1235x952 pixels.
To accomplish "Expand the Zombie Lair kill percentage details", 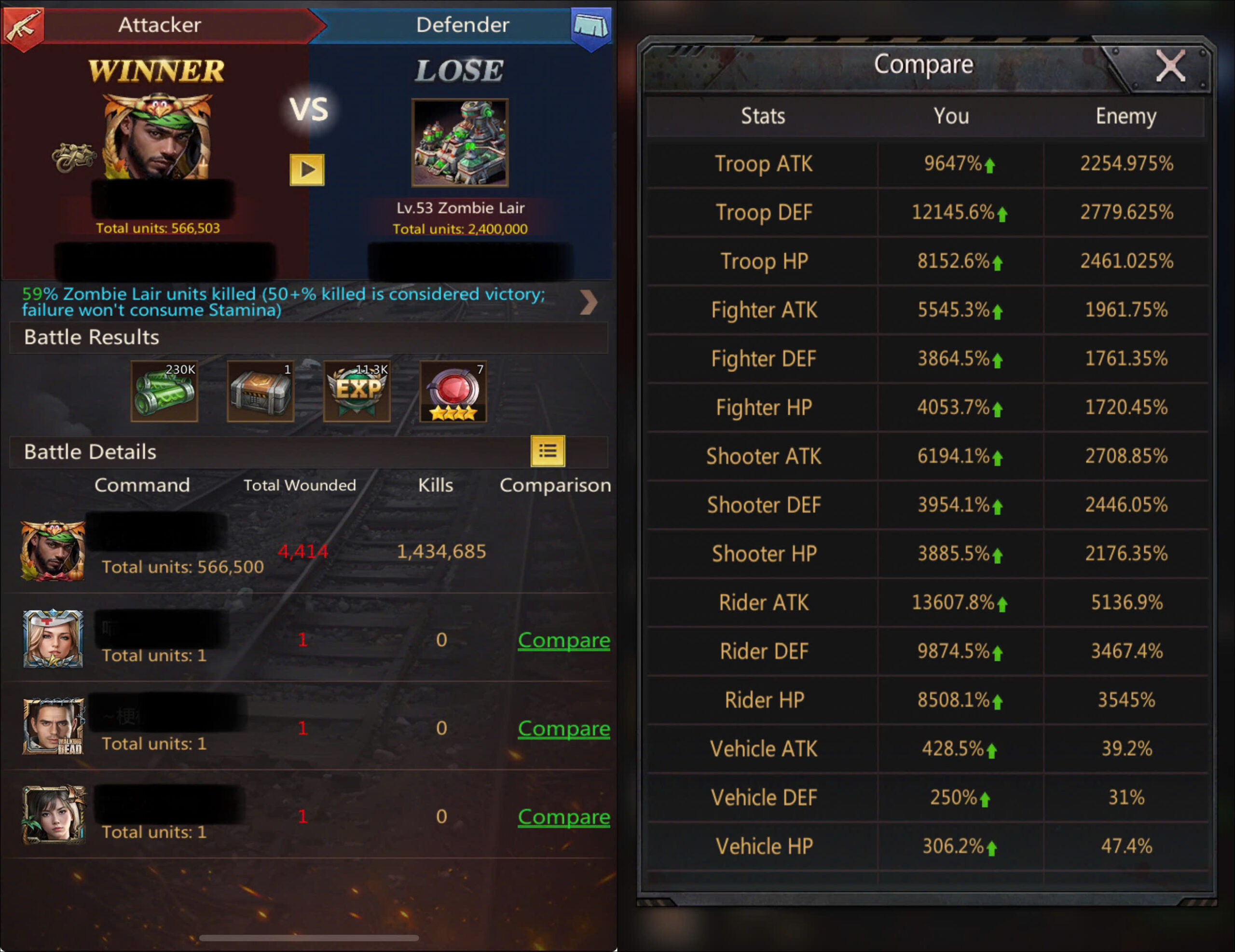I will tap(588, 302).
